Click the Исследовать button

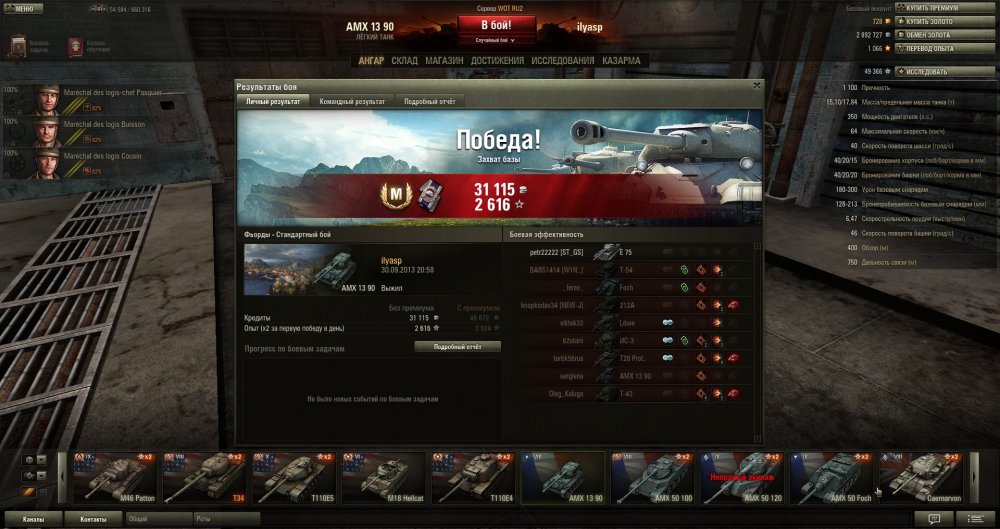(x=929, y=72)
